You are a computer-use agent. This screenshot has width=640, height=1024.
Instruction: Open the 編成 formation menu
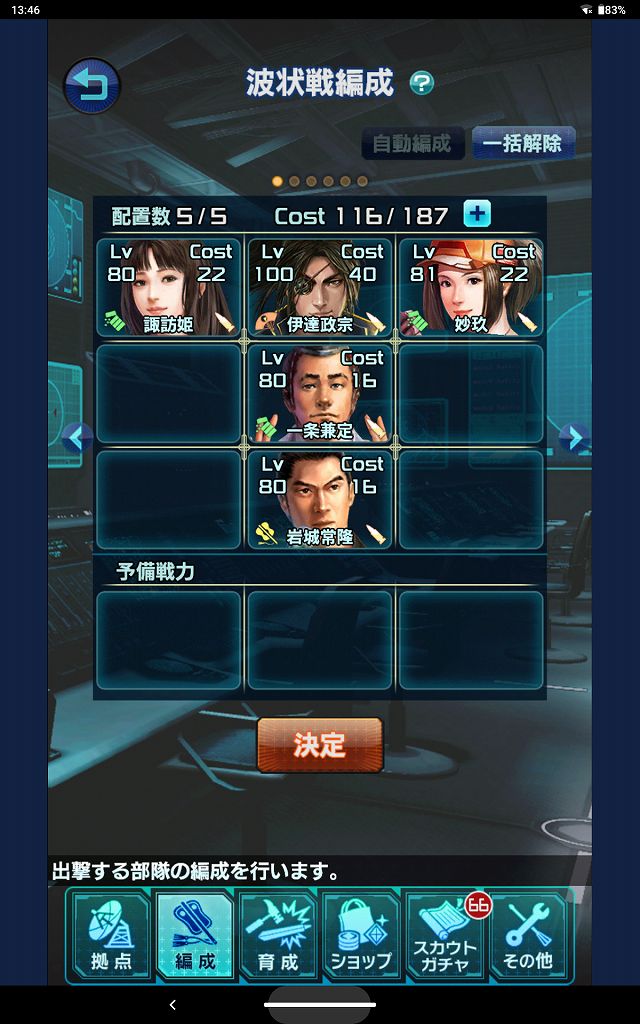click(x=195, y=937)
